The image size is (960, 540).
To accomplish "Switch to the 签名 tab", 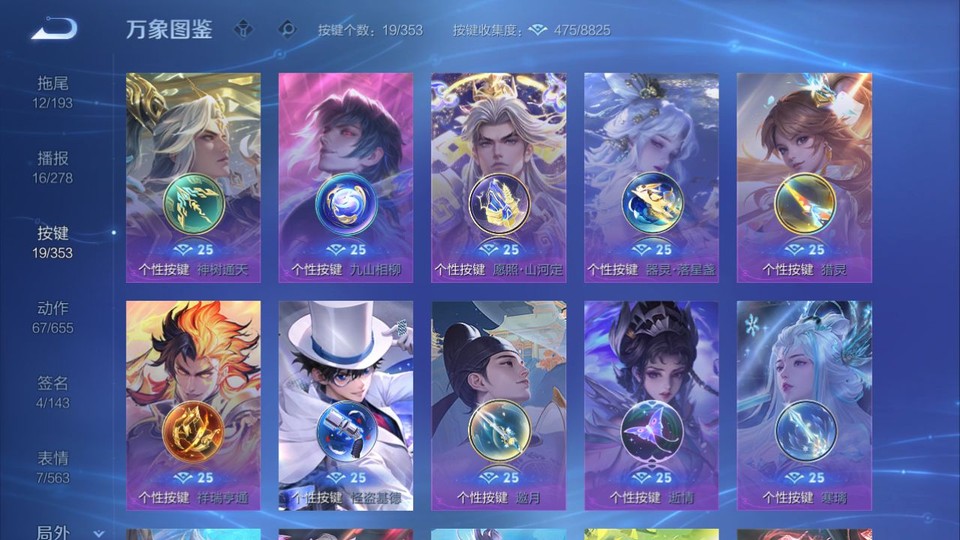I will click(x=53, y=392).
